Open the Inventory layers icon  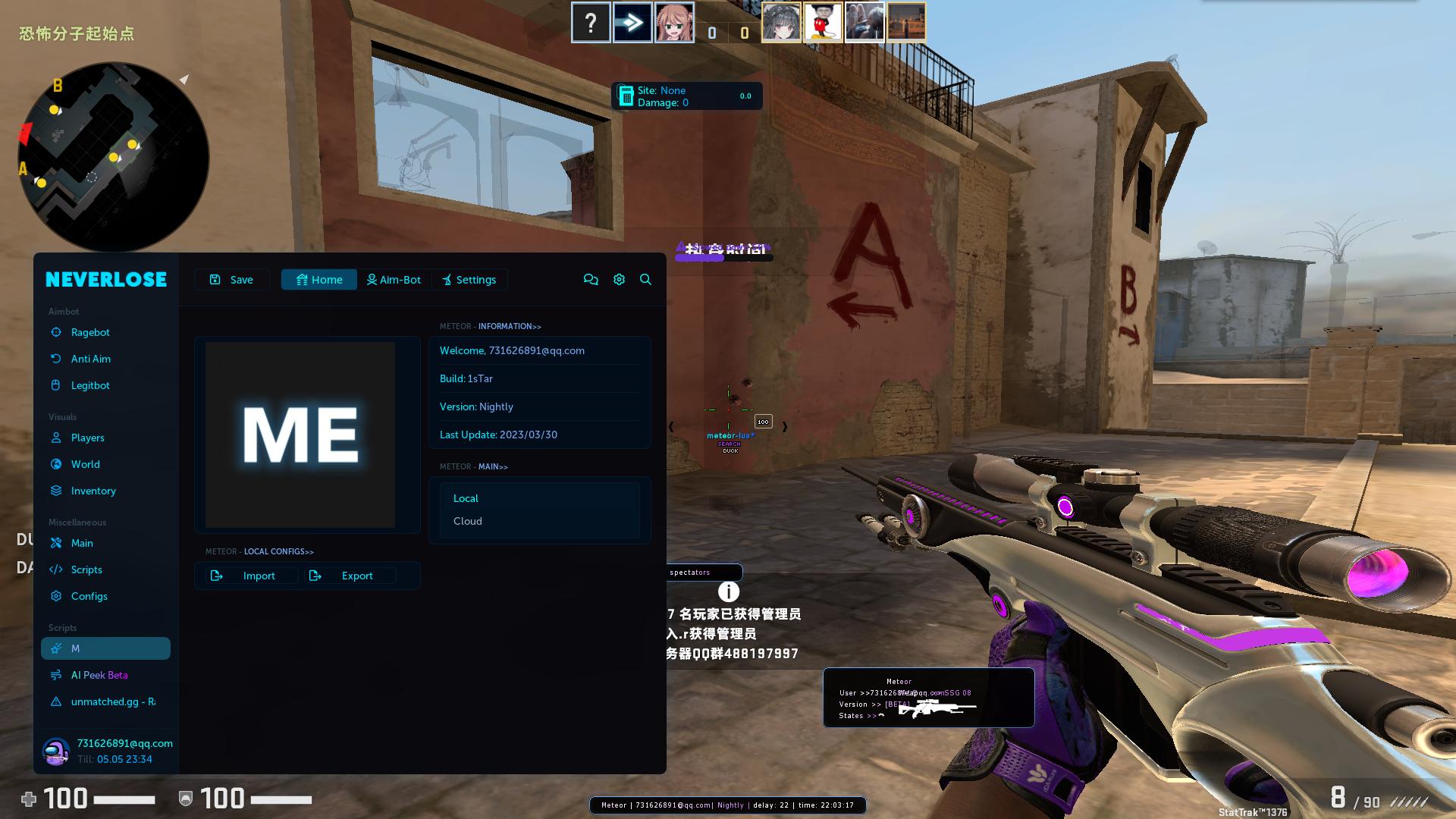[x=56, y=491]
